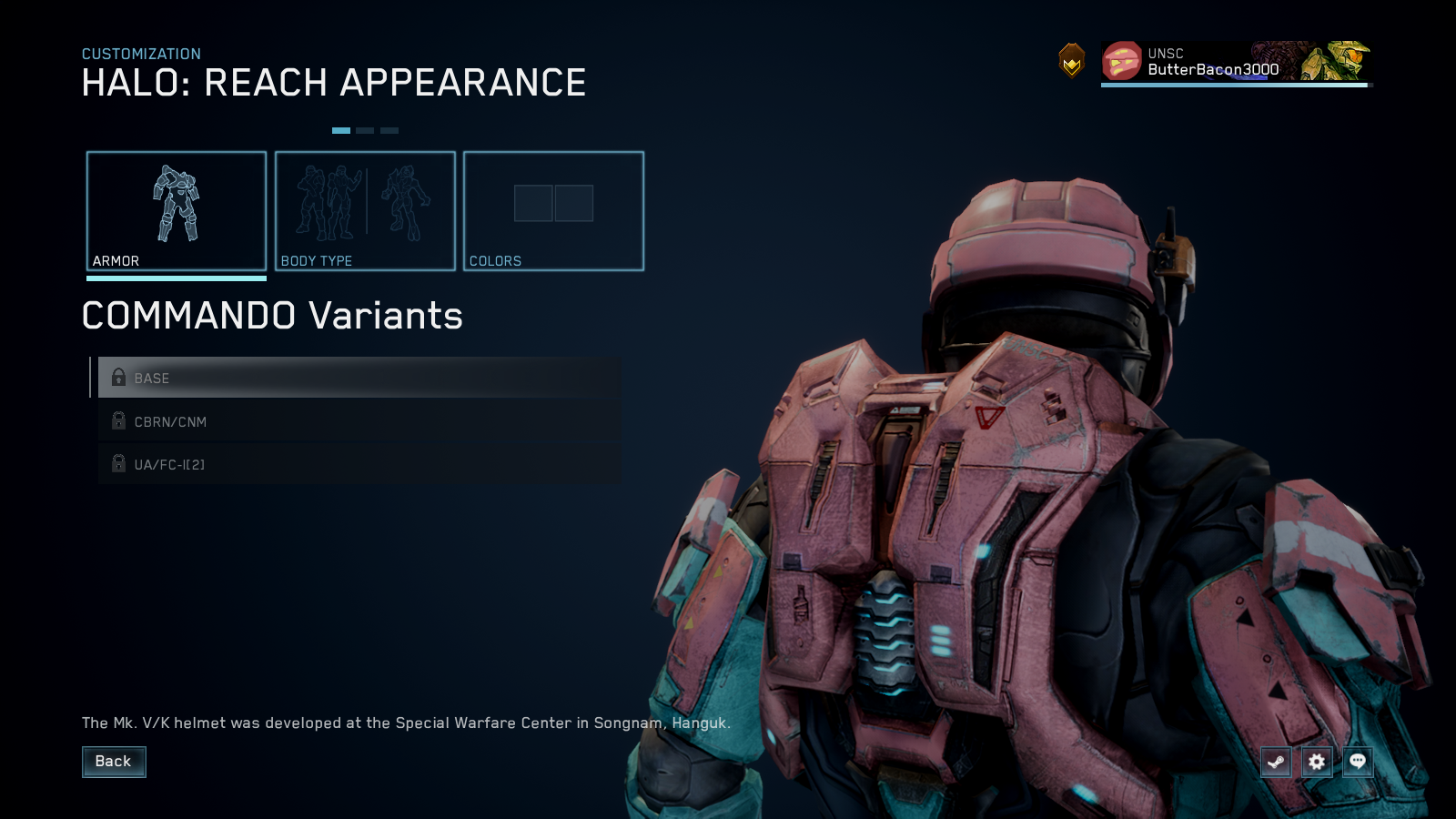Click the armor figure icon above ARMOR
The image size is (1456, 819).
[177, 205]
